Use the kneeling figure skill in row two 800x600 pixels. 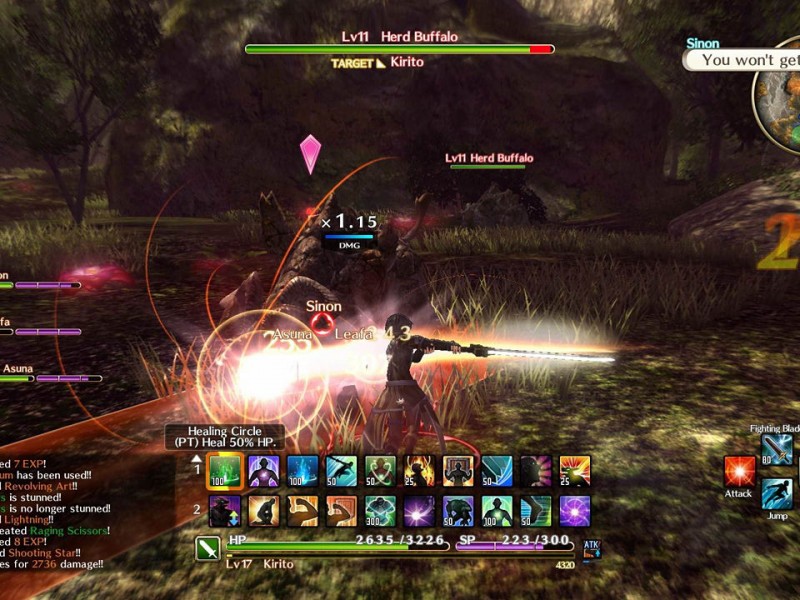264,510
